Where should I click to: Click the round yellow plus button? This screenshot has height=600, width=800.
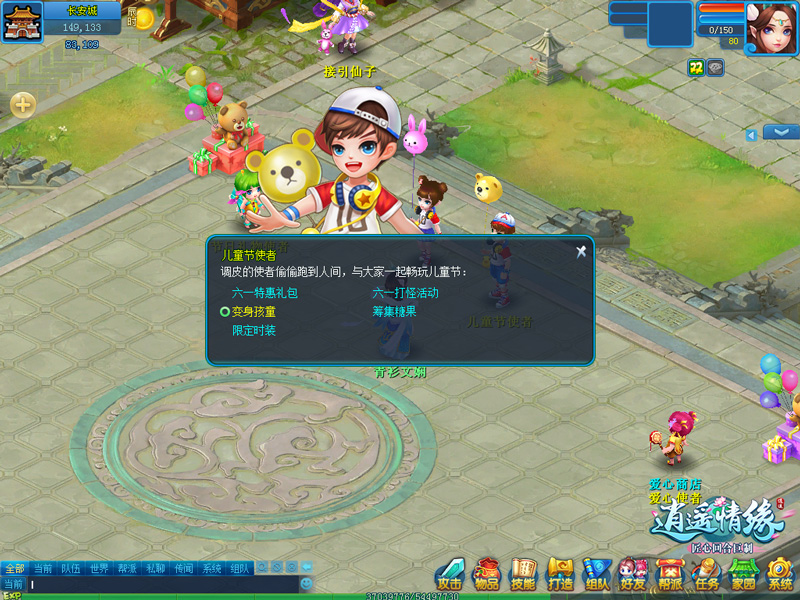point(23,104)
